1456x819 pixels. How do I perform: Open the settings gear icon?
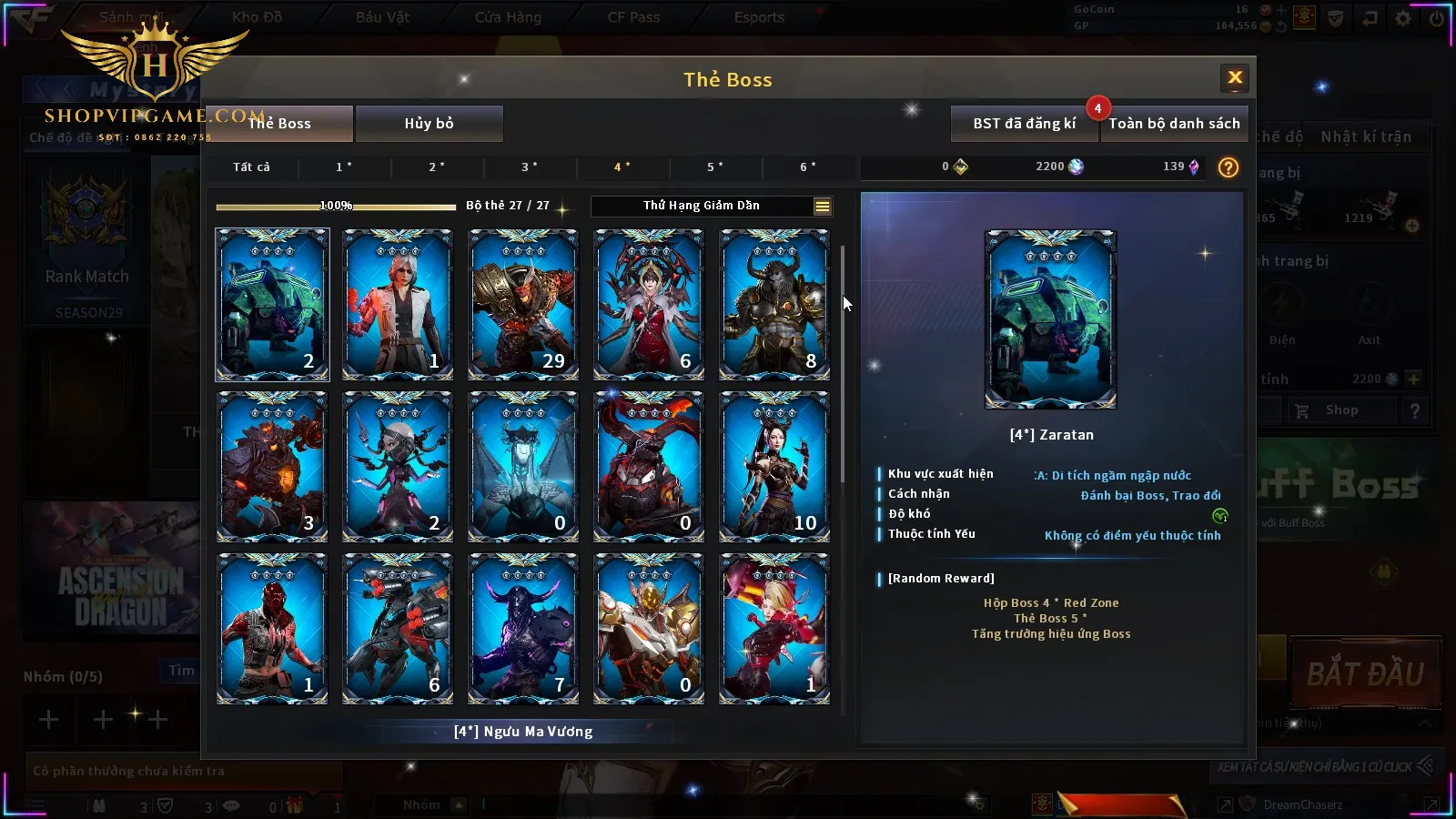point(1403,18)
